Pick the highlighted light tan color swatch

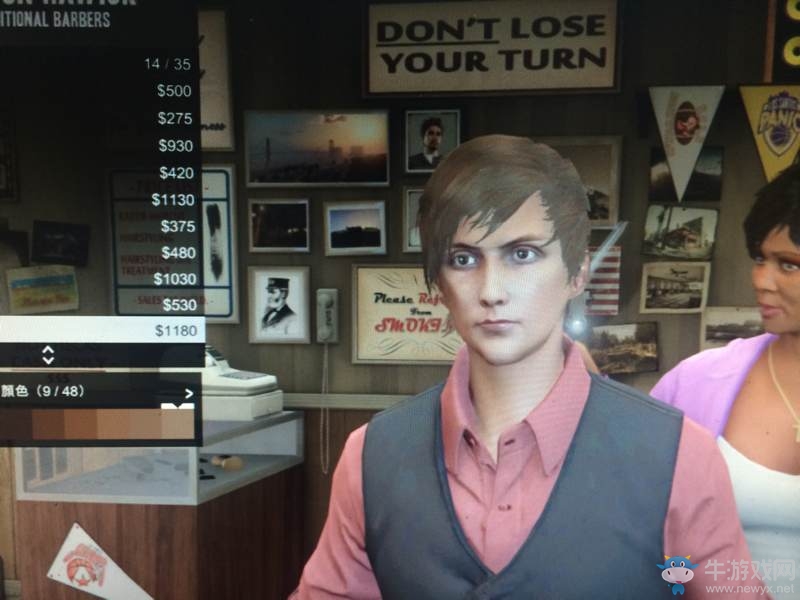coord(177,424)
